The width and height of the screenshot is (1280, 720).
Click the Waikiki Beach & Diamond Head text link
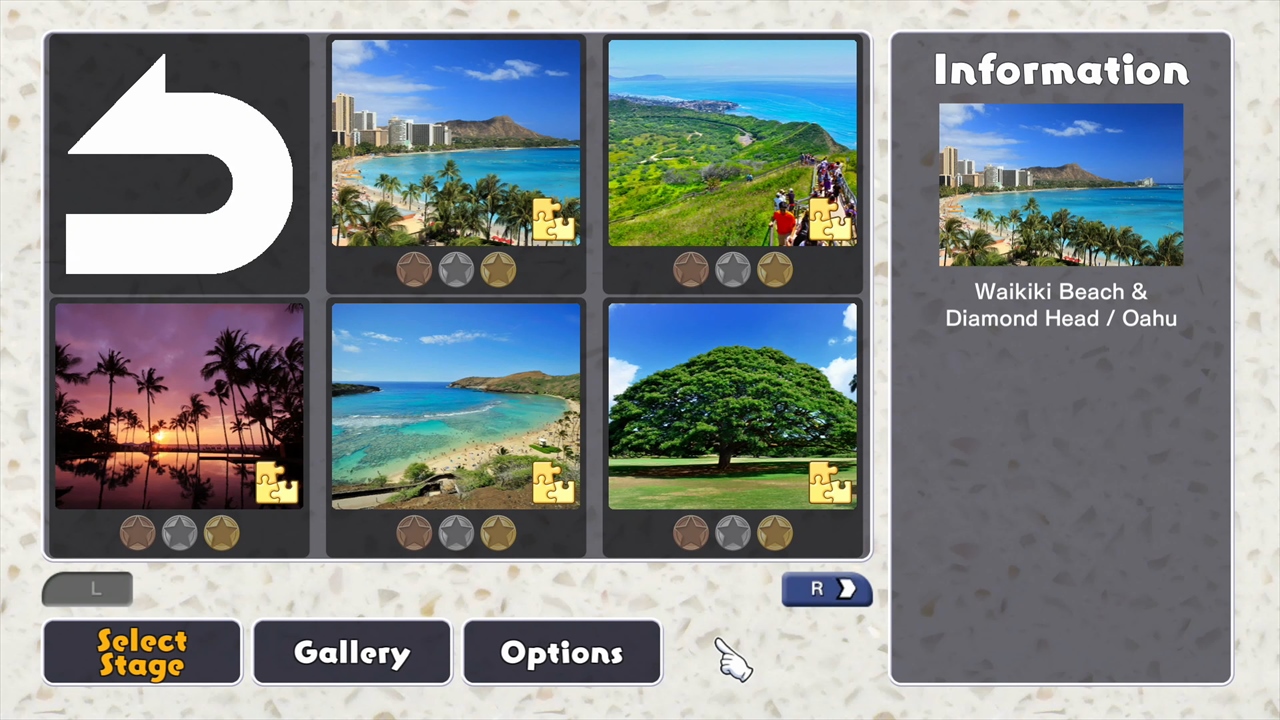(x=1060, y=305)
